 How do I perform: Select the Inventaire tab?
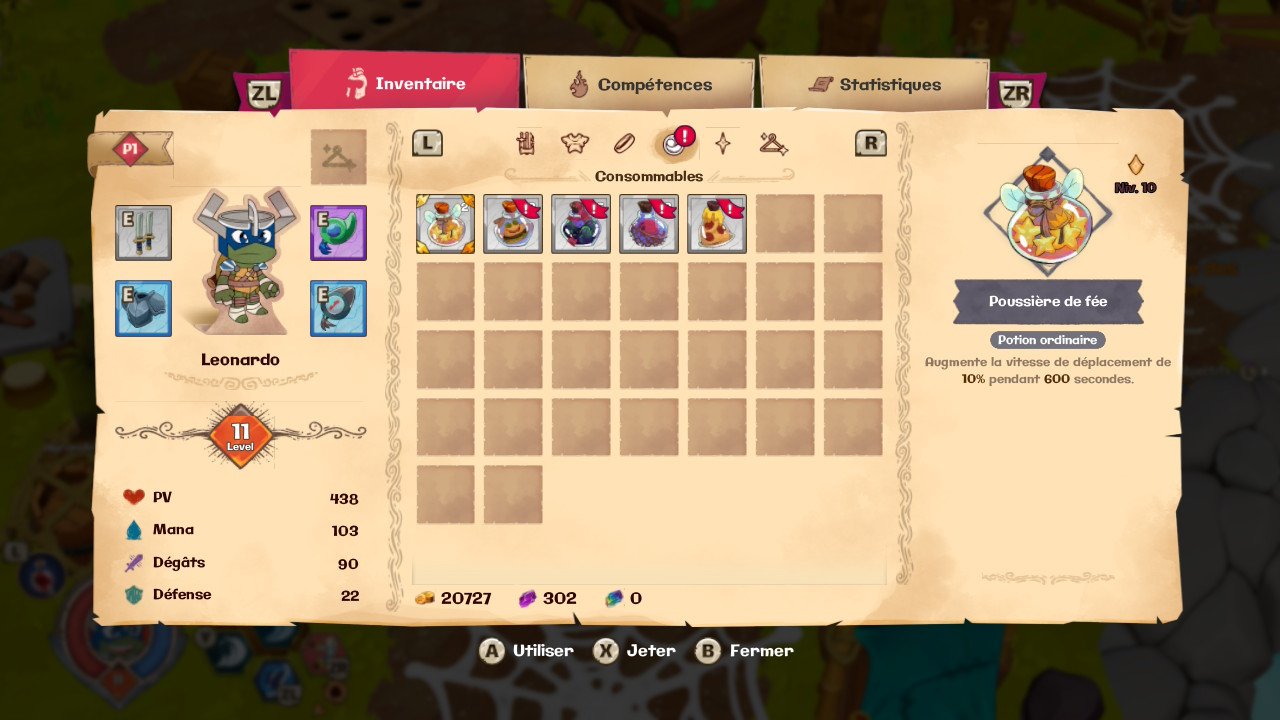[x=405, y=83]
